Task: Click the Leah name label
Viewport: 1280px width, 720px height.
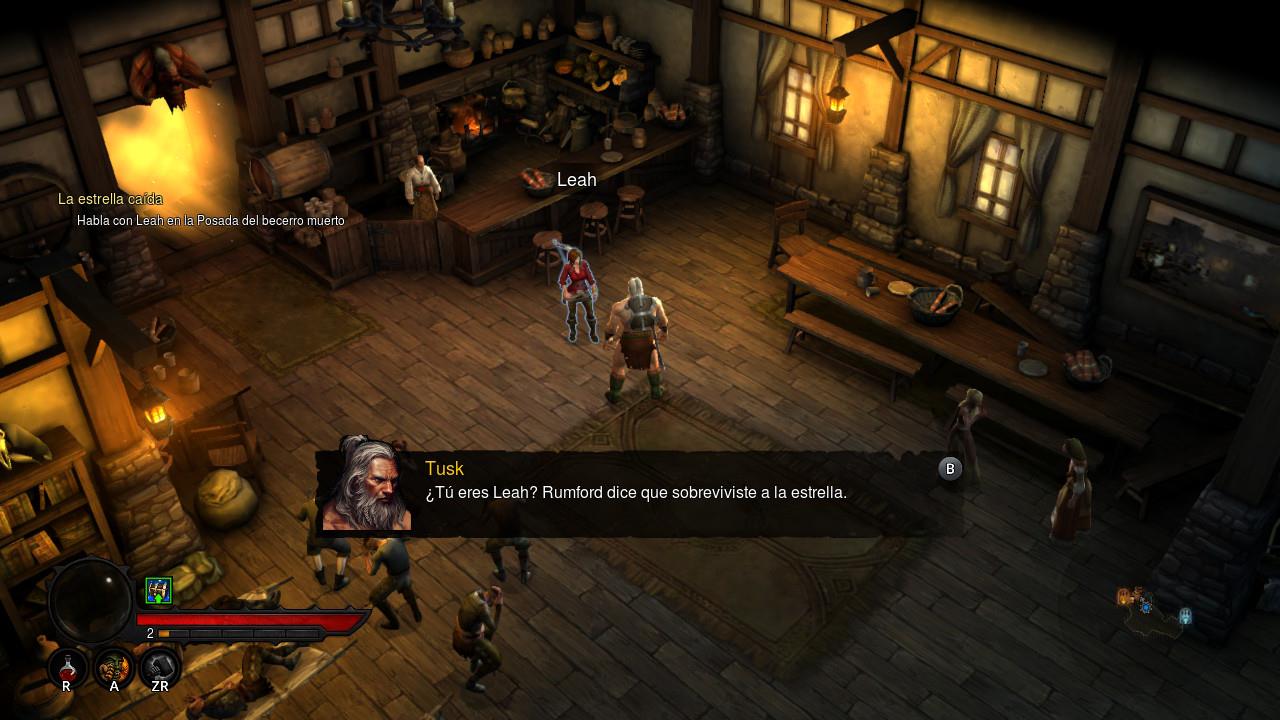Action: 576,180
